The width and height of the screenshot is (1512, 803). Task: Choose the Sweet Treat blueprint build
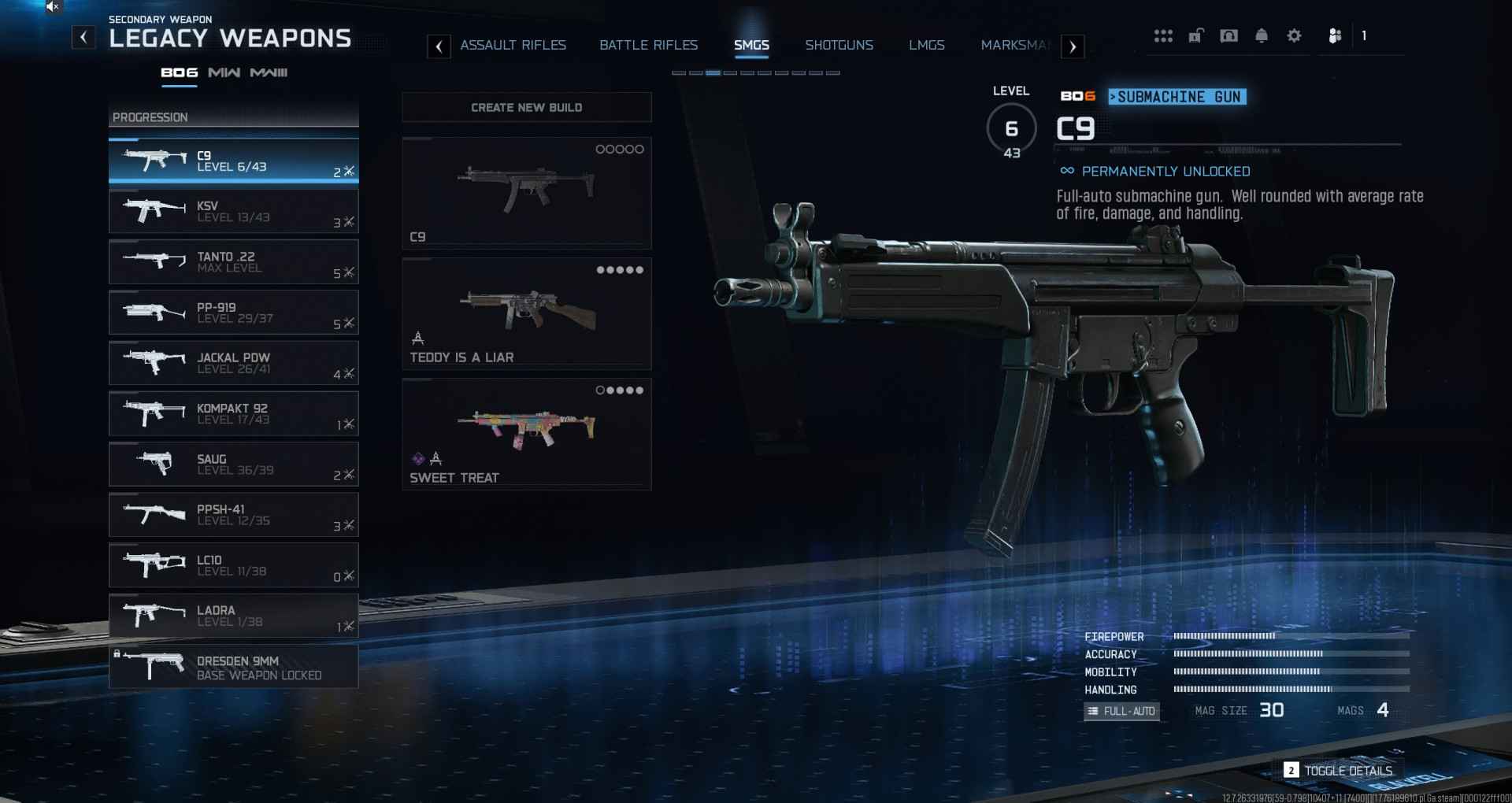(x=526, y=434)
